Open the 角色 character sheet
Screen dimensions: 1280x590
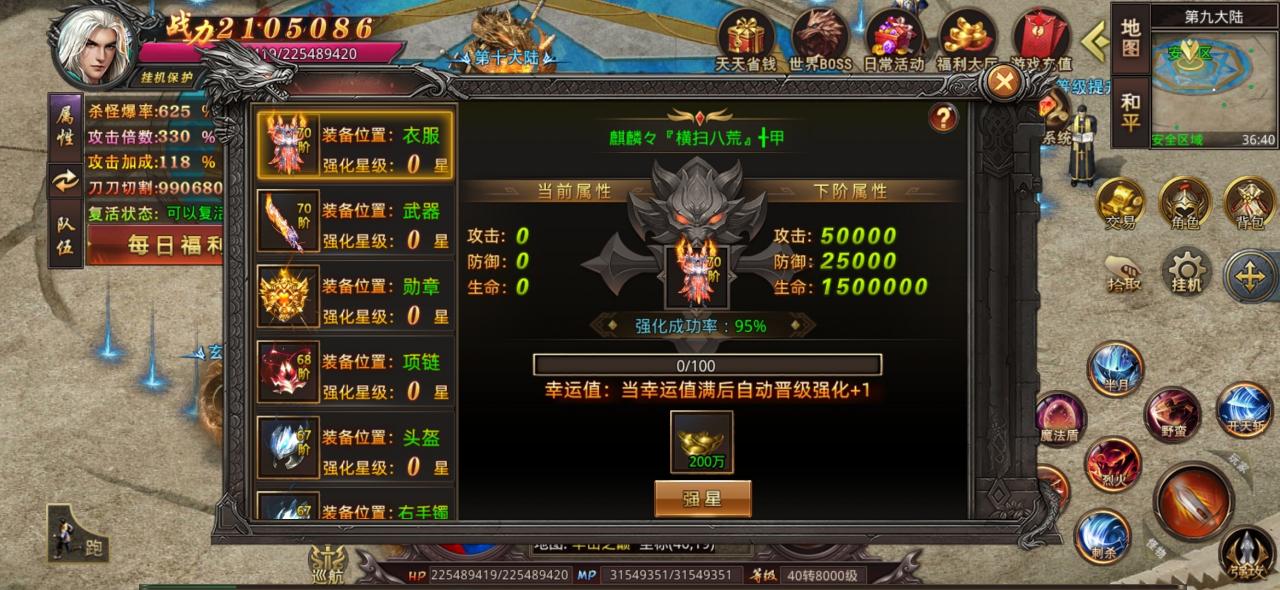pyautogui.click(x=1185, y=204)
